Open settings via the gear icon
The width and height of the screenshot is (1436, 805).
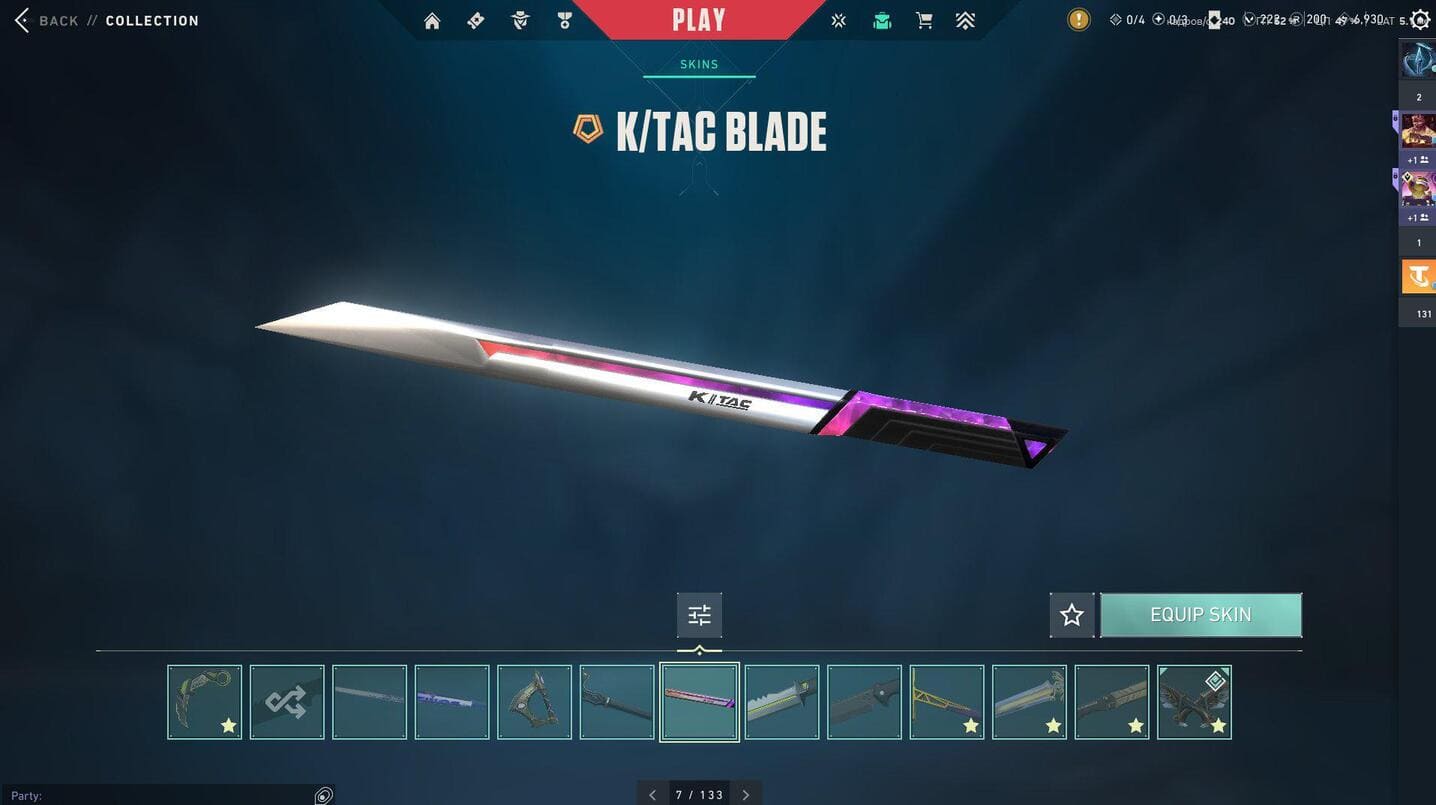1420,20
